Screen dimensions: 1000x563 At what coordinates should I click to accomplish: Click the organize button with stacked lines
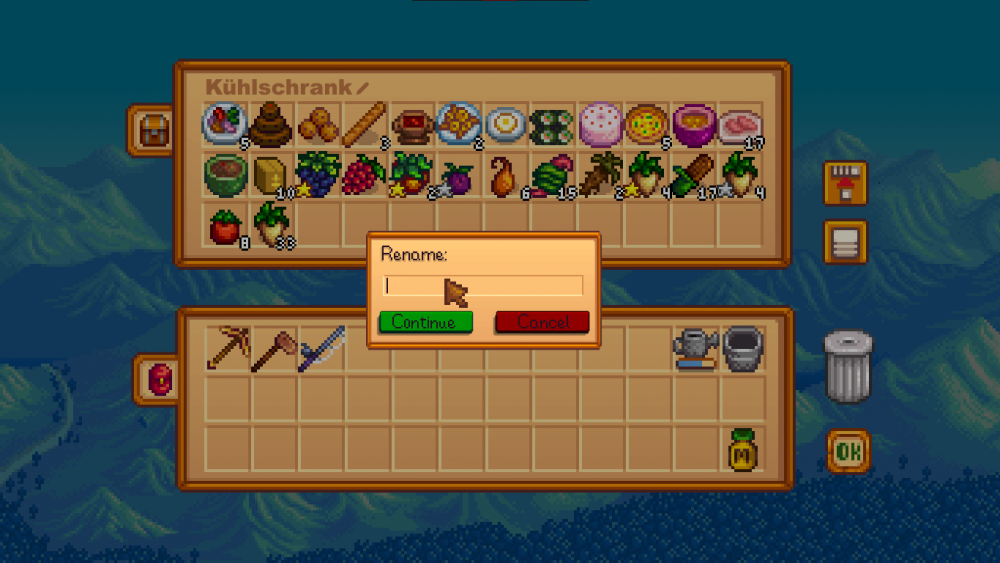point(845,241)
